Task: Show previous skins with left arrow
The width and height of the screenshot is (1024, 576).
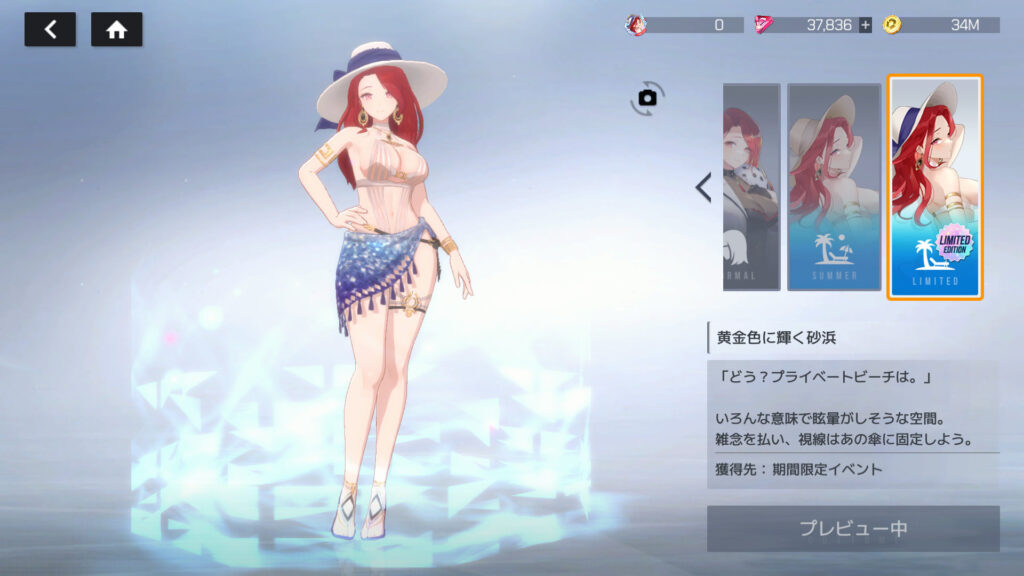Action: pyautogui.click(x=704, y=187)
